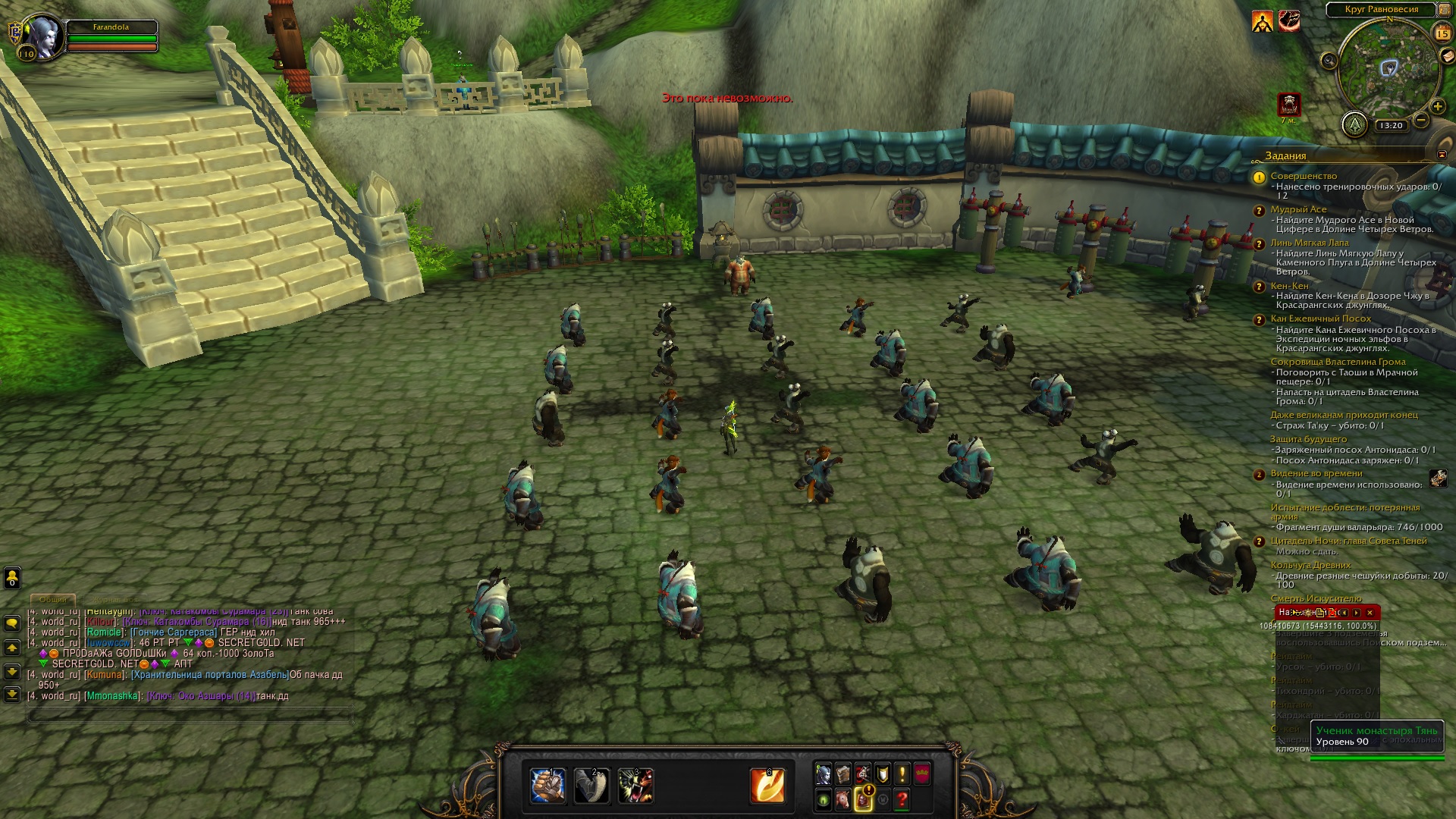Screen dimensions: 1456x819
Task: Open the calendar showing day 15
Action: tap(1442, 33)
